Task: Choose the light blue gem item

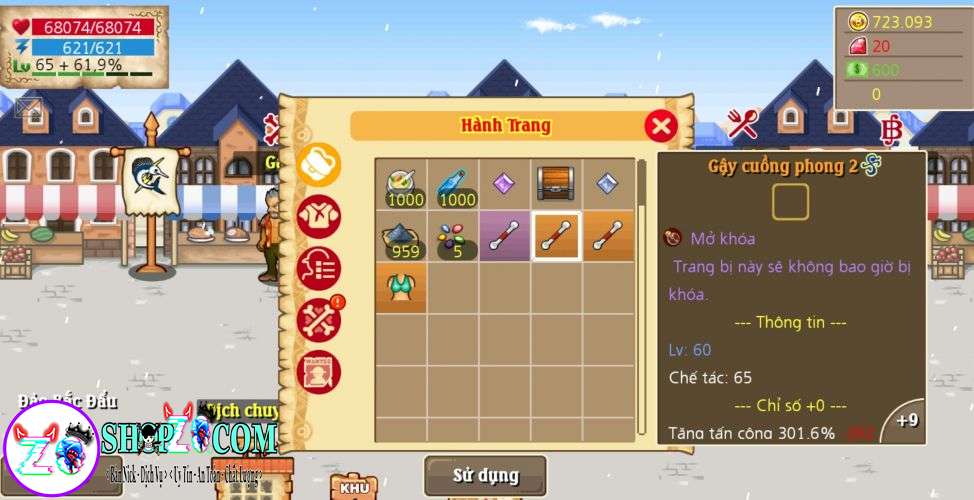Action: [609, 184]
